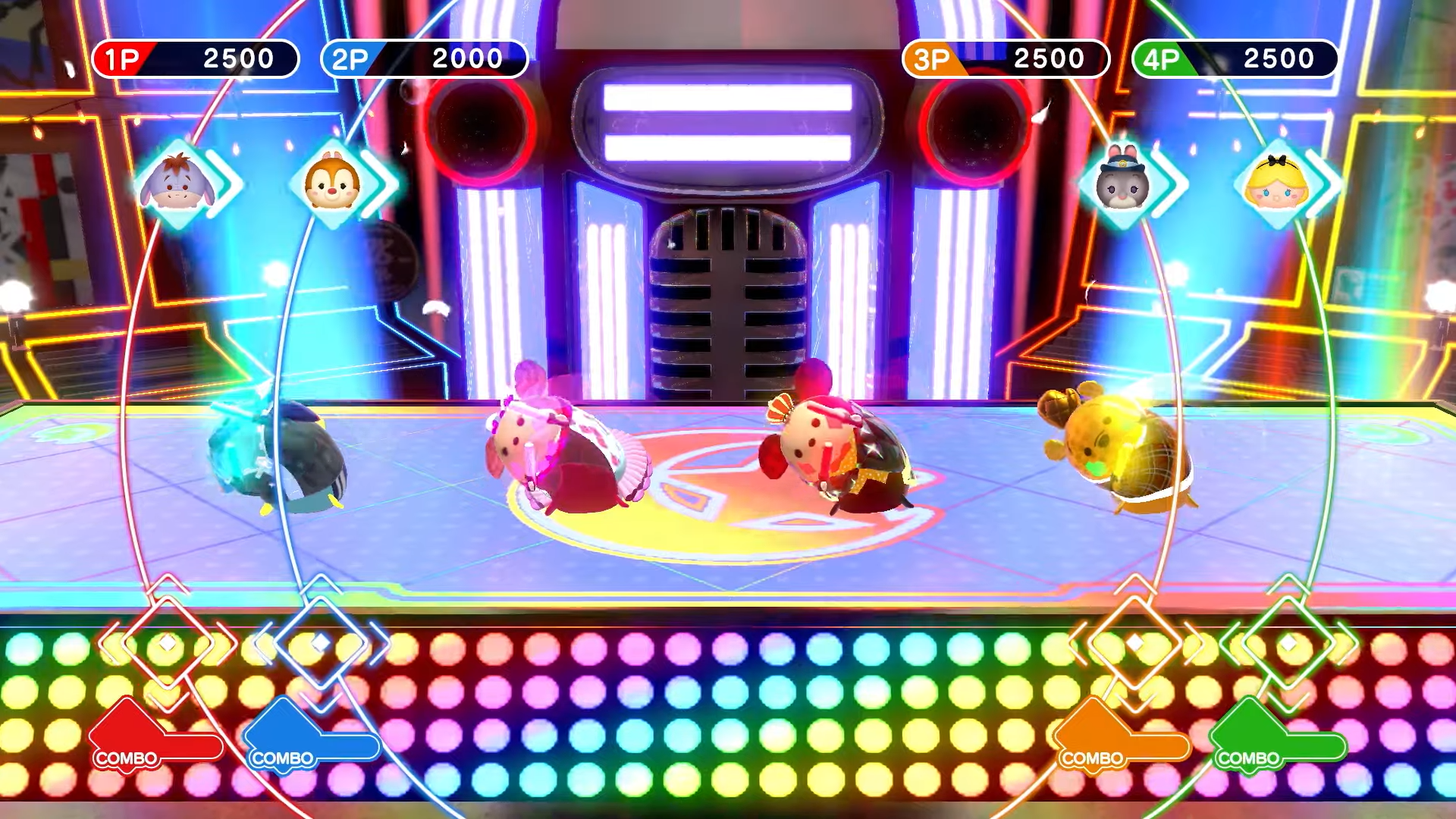Select the Eeyore character portrait
This screenshot has width=1456, height=819.
[177, 184]
